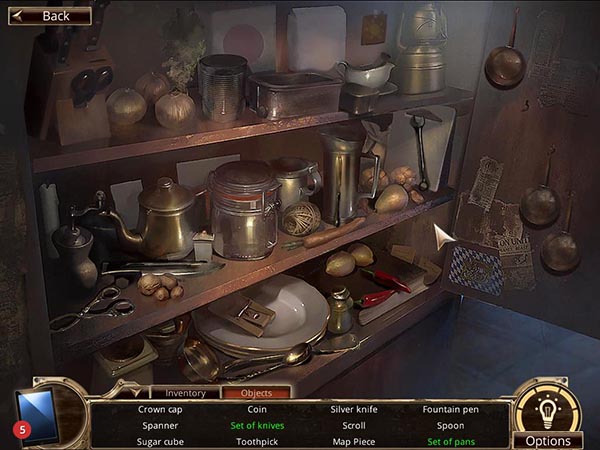Screen dimensions: 600x450
Task: Select Silver knife list entry
Action: point(354,409)
